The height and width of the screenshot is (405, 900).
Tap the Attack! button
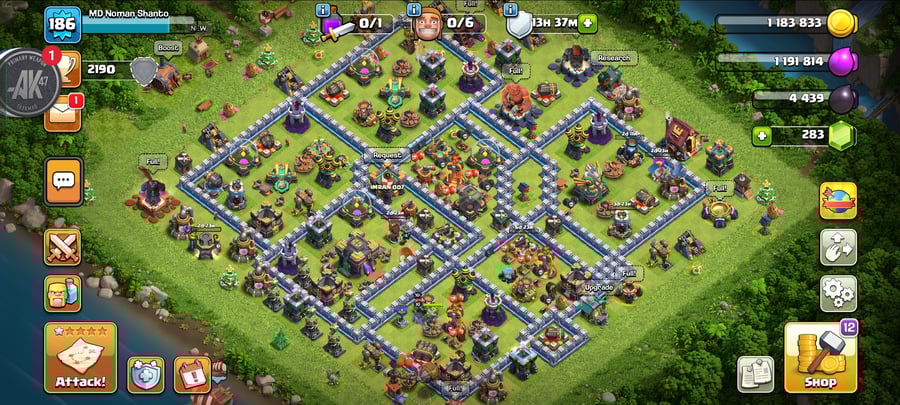coord(80,357)
